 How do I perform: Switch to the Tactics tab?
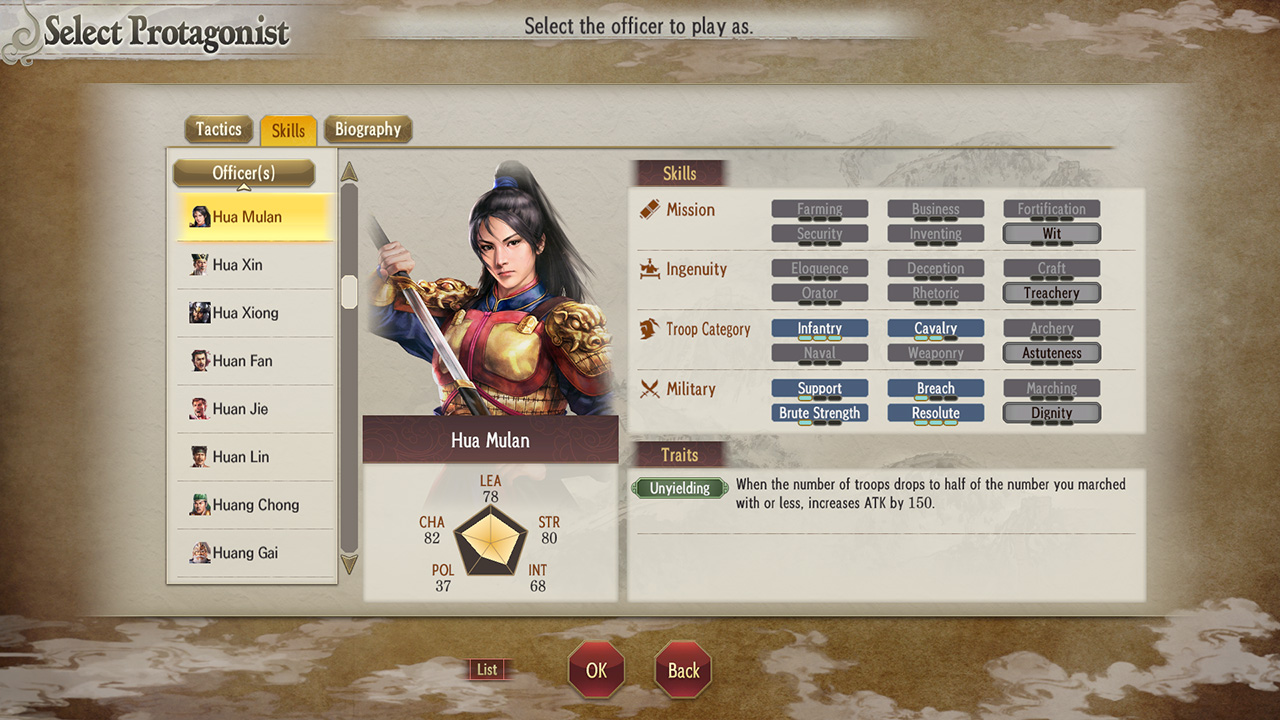point(218,129)
